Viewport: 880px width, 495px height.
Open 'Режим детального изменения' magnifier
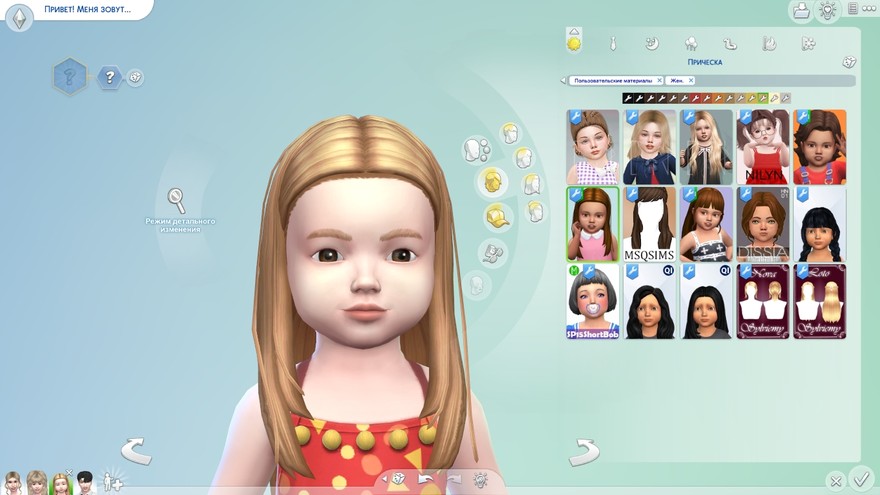pos(177,200)
